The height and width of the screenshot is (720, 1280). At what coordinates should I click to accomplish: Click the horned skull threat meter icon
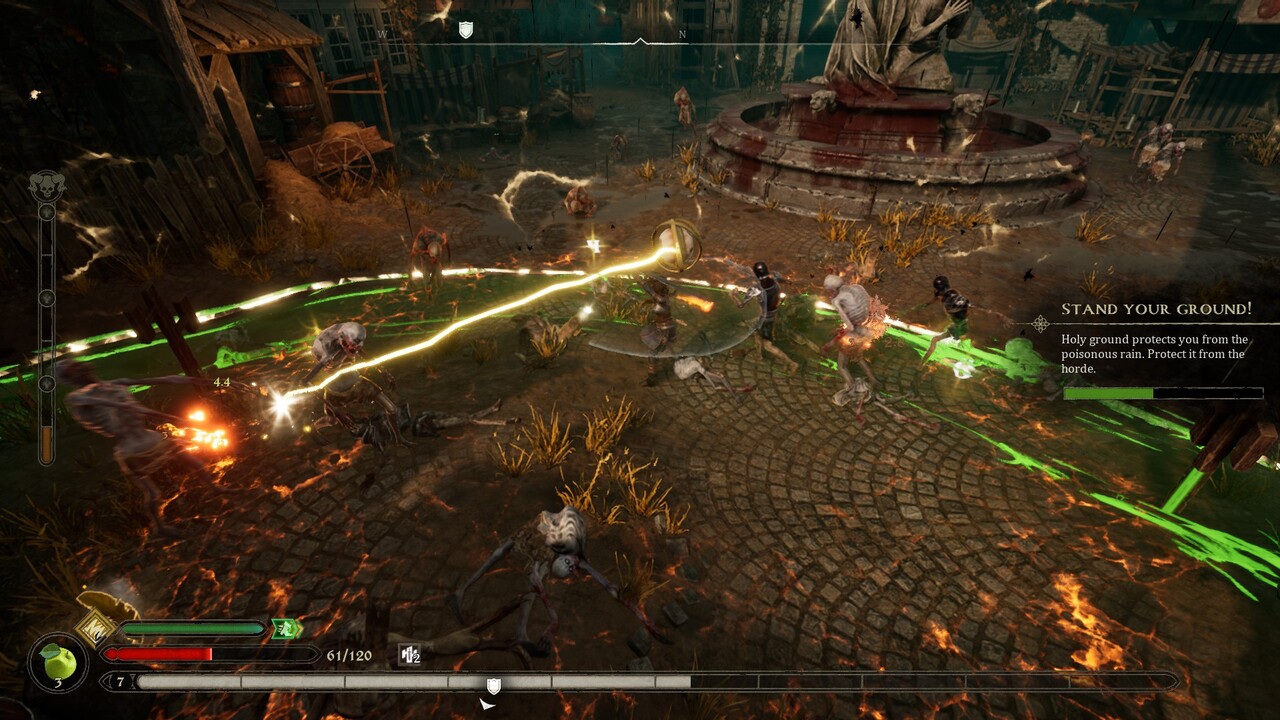coord(46,187)
